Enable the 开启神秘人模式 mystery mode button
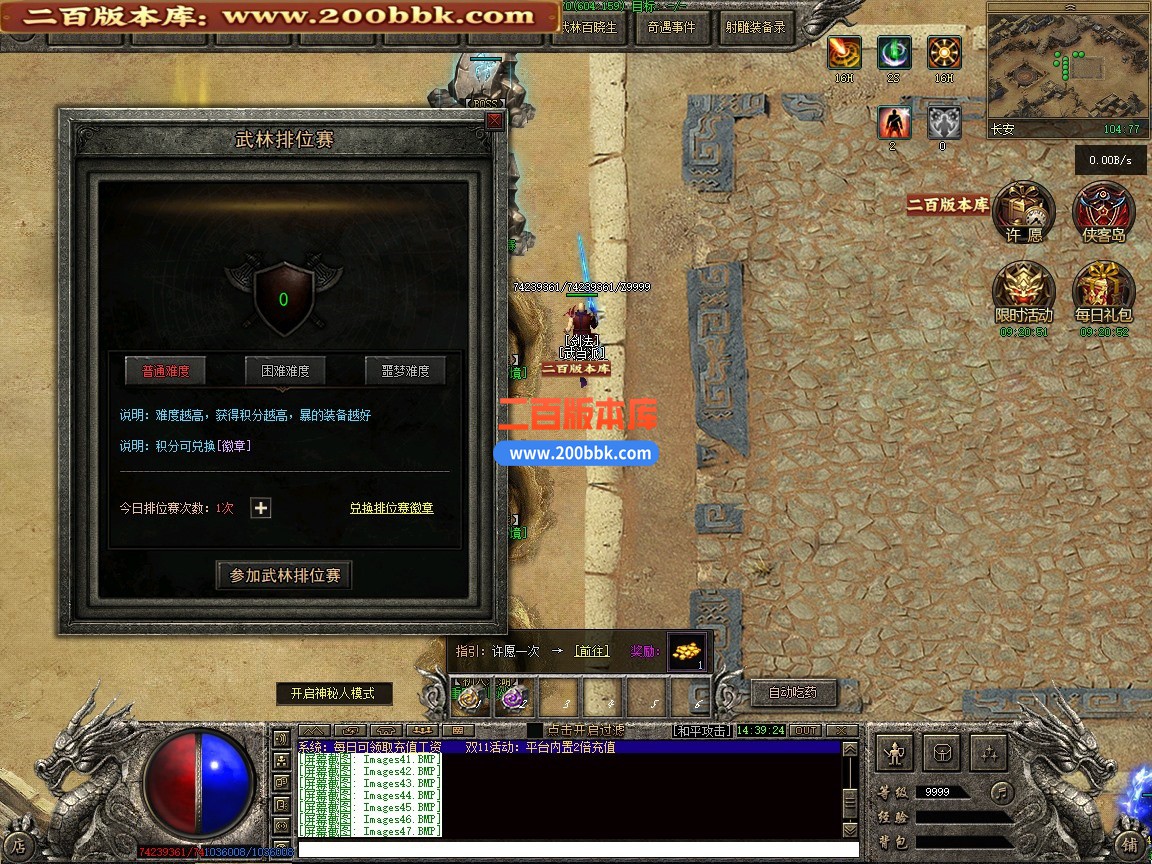1152x864 pixels. pyautogui.click(x=334, y=693)
